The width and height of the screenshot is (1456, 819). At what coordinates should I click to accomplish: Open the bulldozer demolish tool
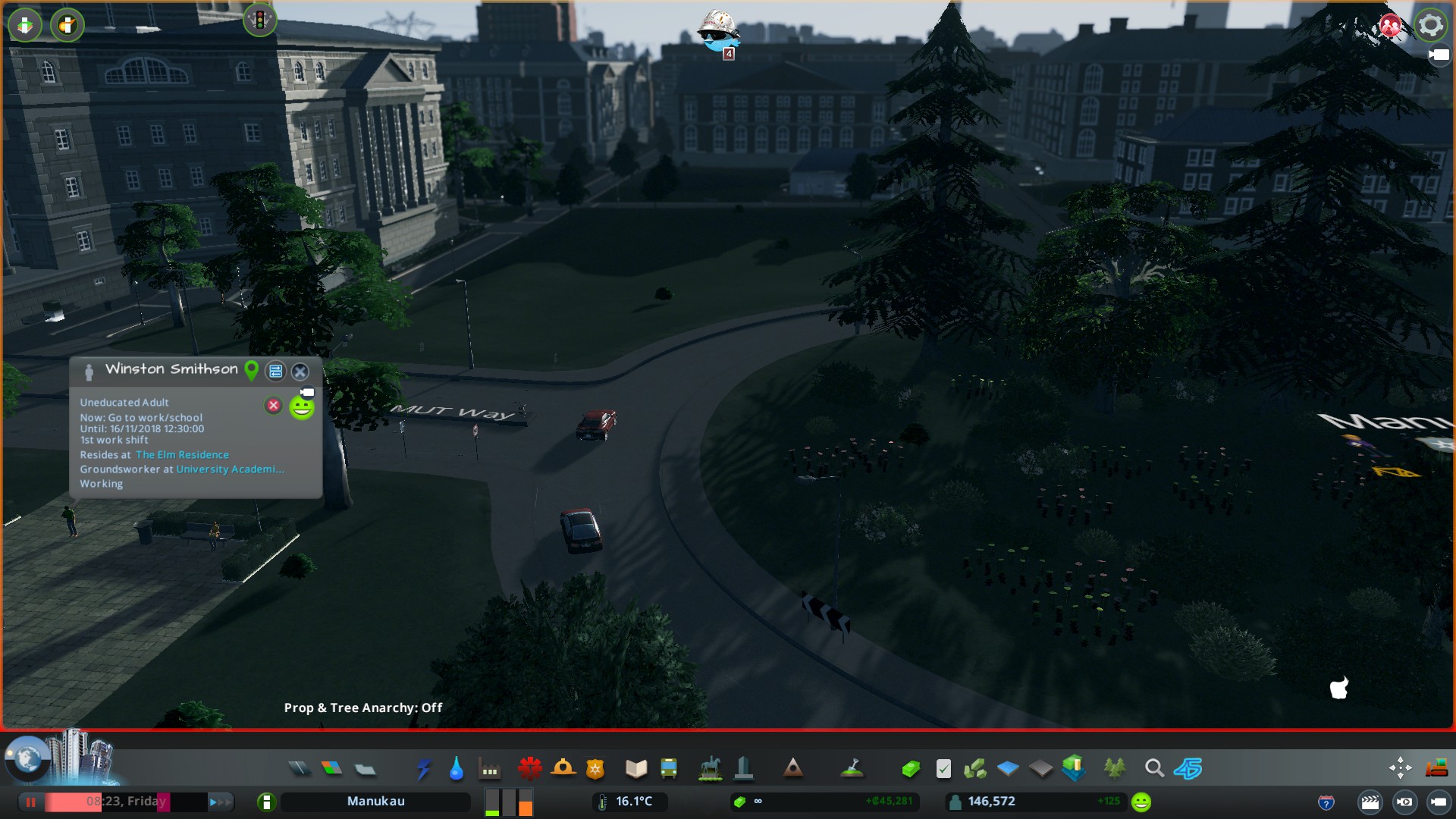click(x=1436, y=769)
